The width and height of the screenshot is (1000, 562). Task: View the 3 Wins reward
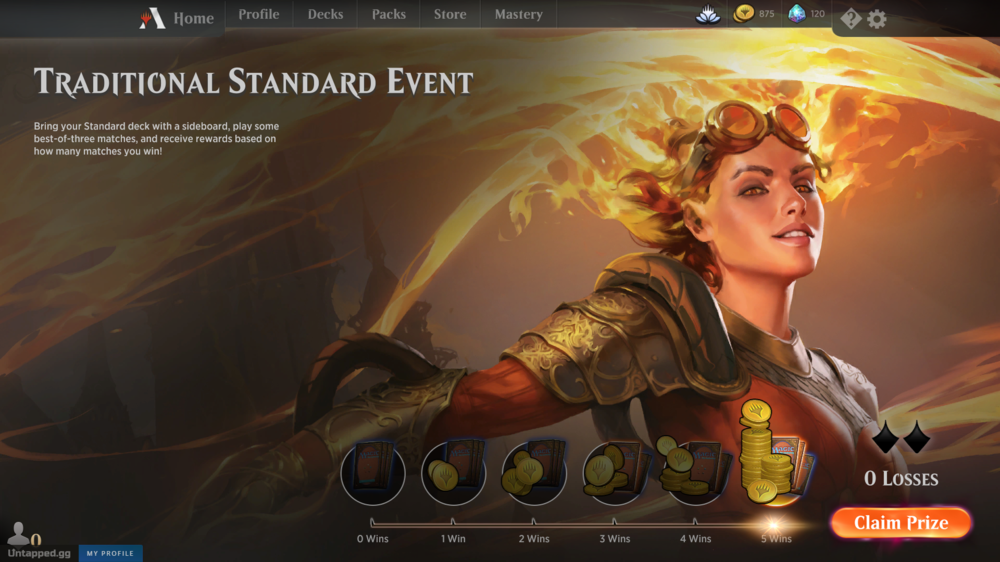(615, 472)
